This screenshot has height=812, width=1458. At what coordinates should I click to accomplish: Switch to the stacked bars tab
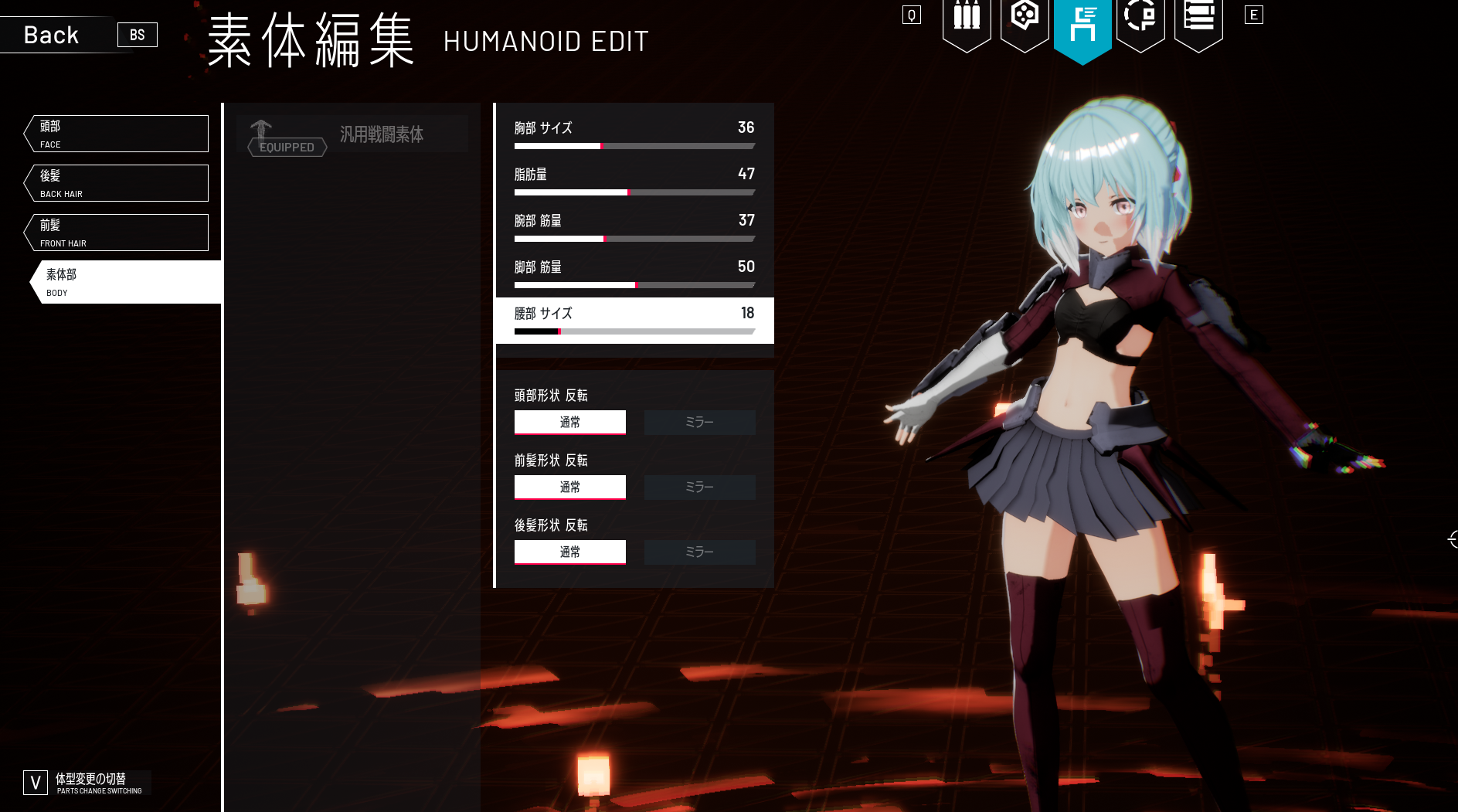click(x=1198, y=22)
